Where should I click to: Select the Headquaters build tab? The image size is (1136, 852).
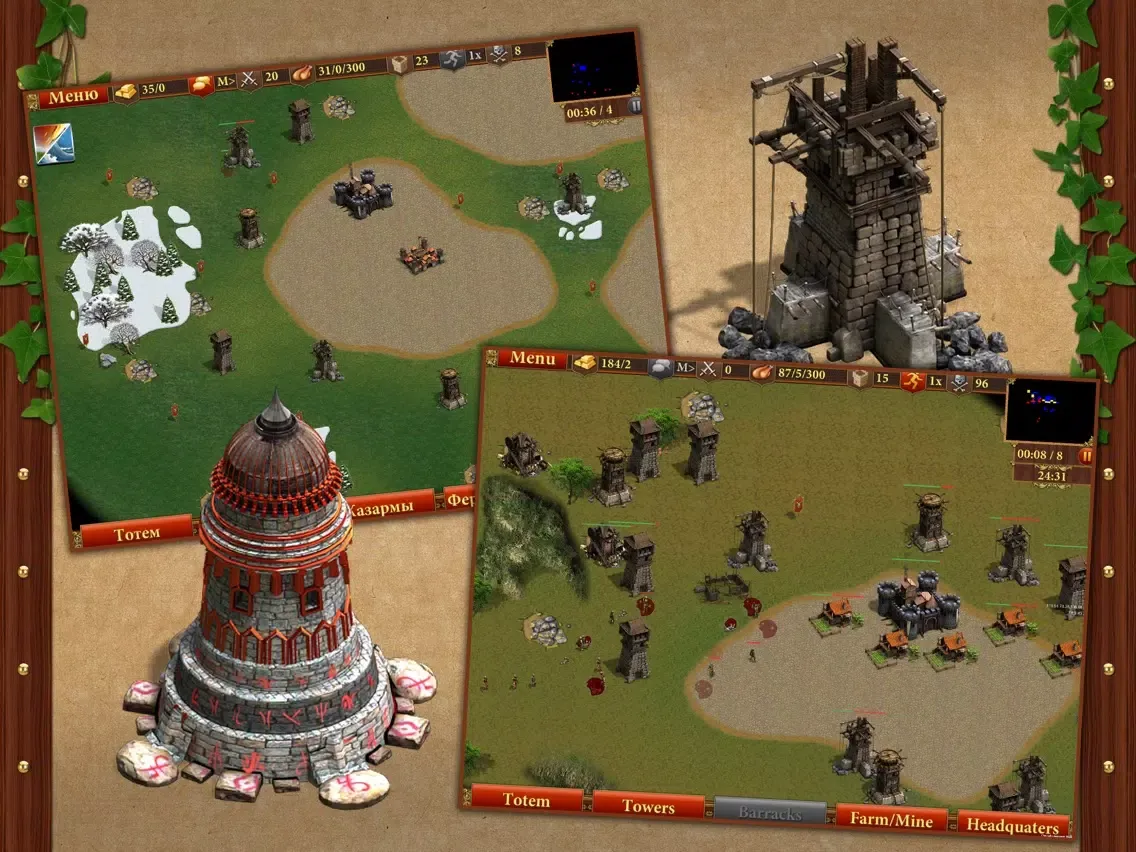[1012, 826]
